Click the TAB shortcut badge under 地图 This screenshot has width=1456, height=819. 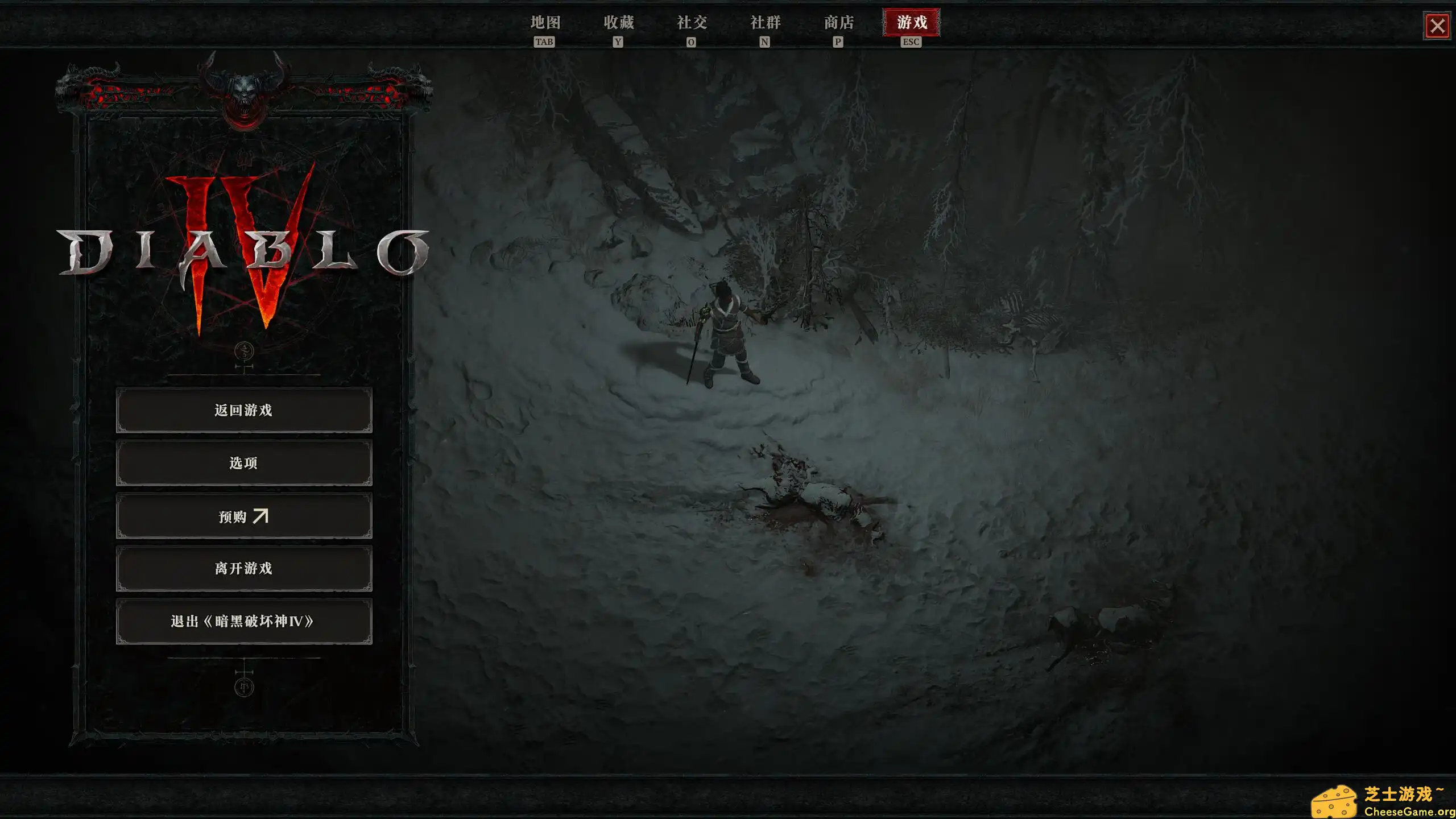pos(545,41)
